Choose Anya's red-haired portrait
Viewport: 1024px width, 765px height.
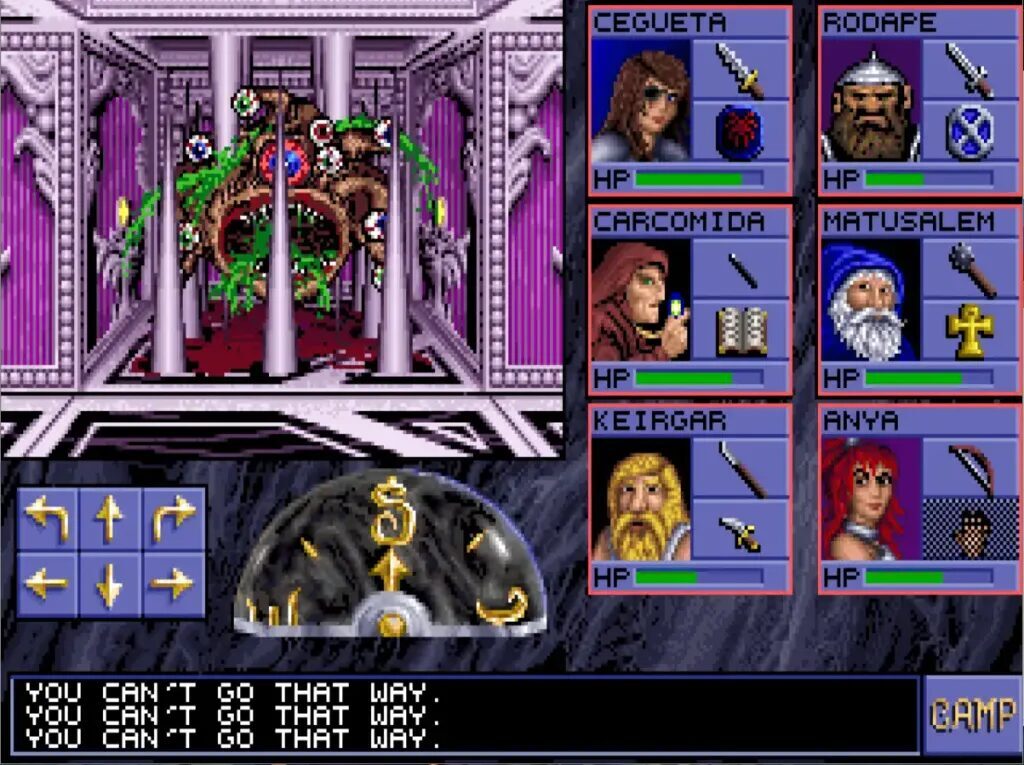(869, 499)
